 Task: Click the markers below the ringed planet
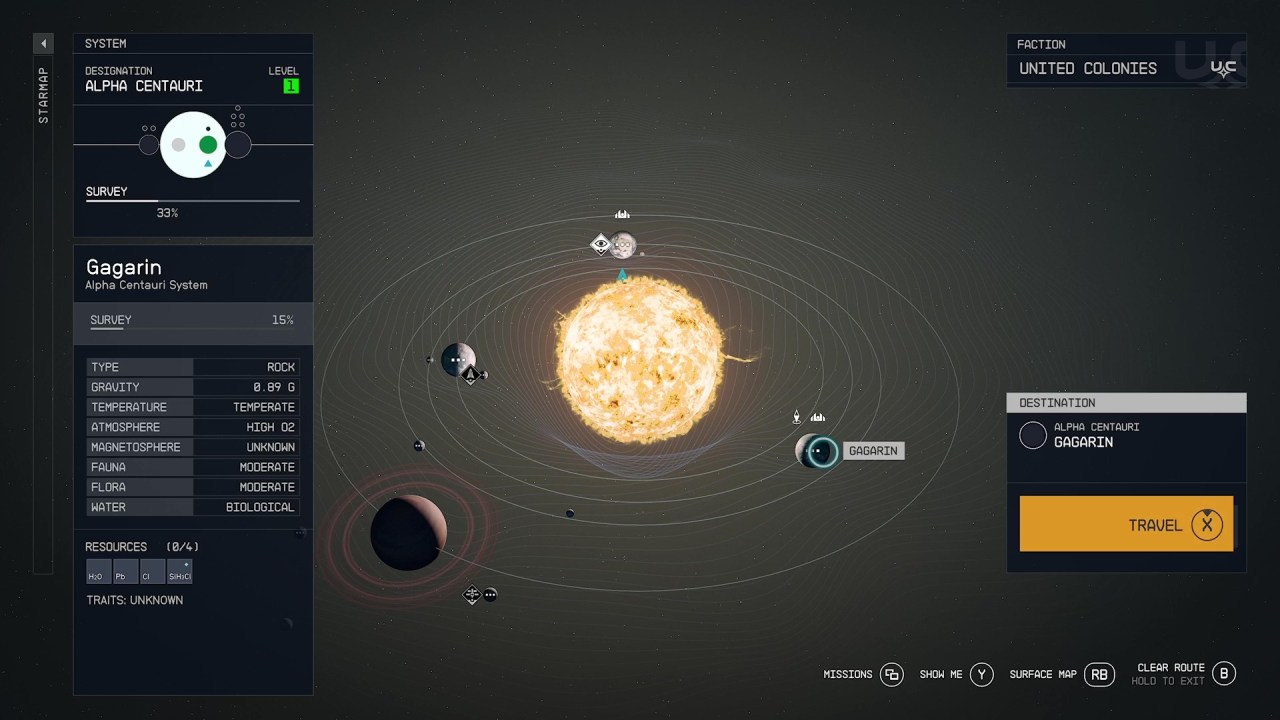point(472,594)
